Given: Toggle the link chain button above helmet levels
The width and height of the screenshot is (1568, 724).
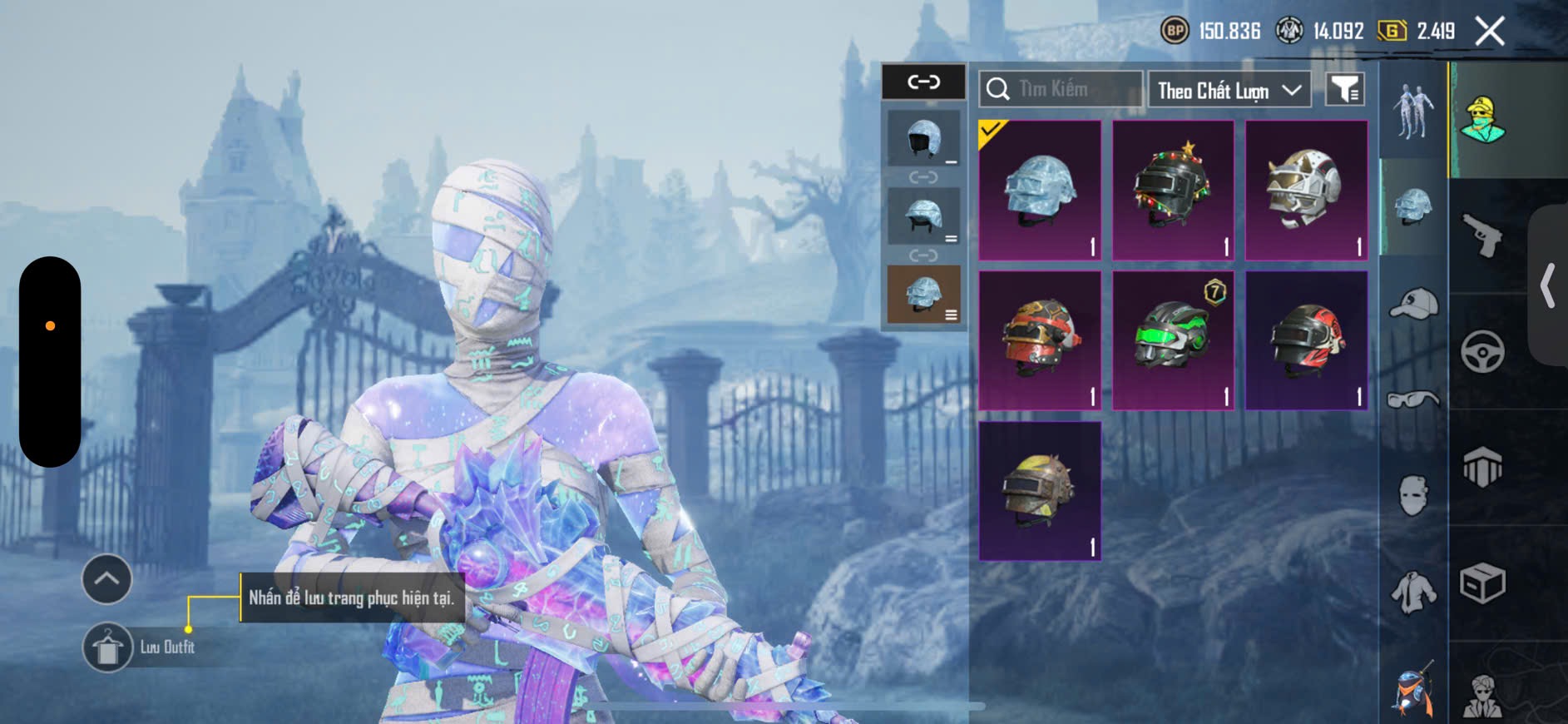Looking at the screenshot, I should pyautogui.click(x=923, y=82).
